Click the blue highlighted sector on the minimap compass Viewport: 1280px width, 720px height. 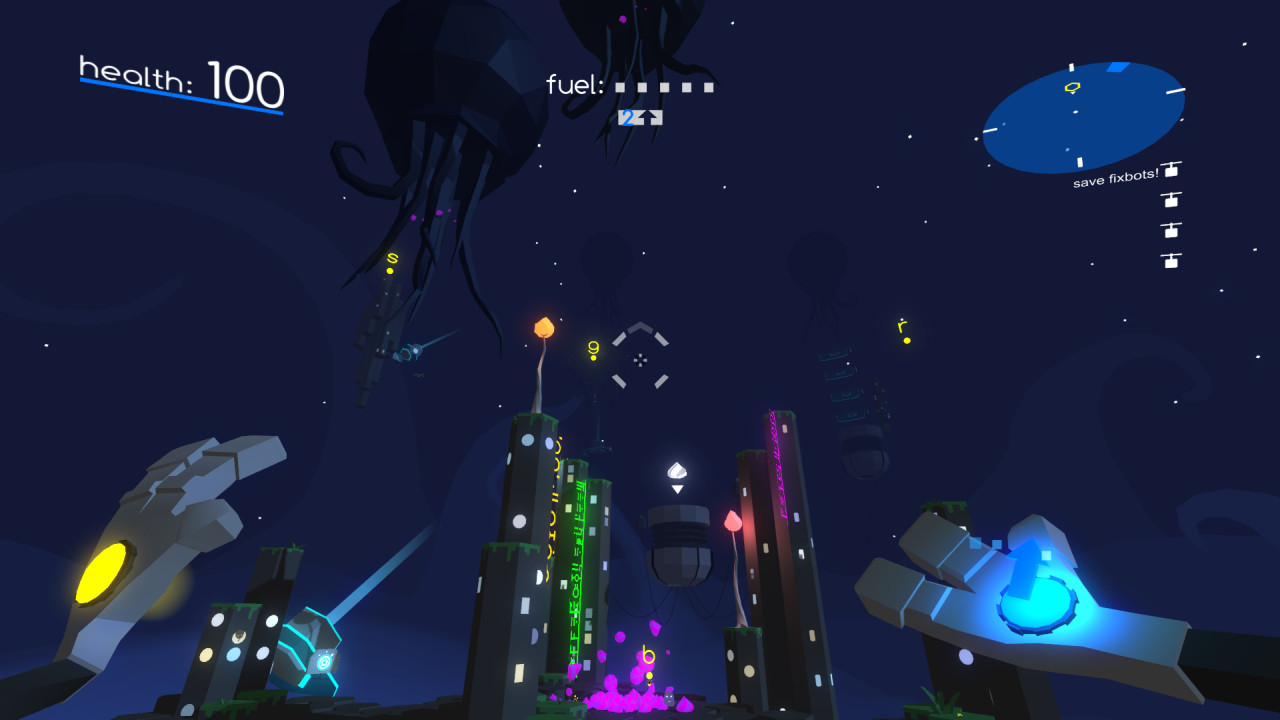click(1117, 67)
